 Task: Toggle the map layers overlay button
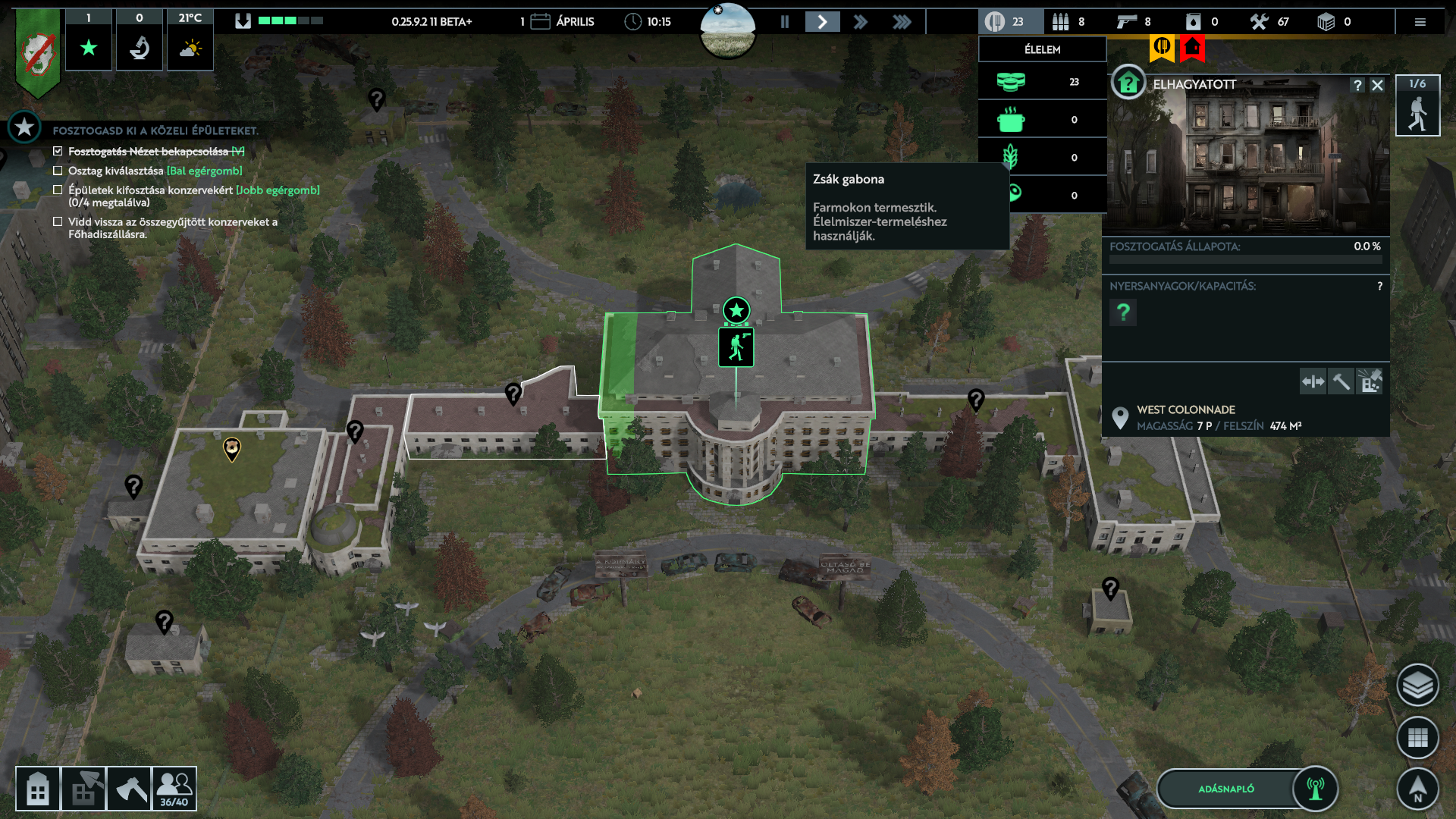(1417, 686)
